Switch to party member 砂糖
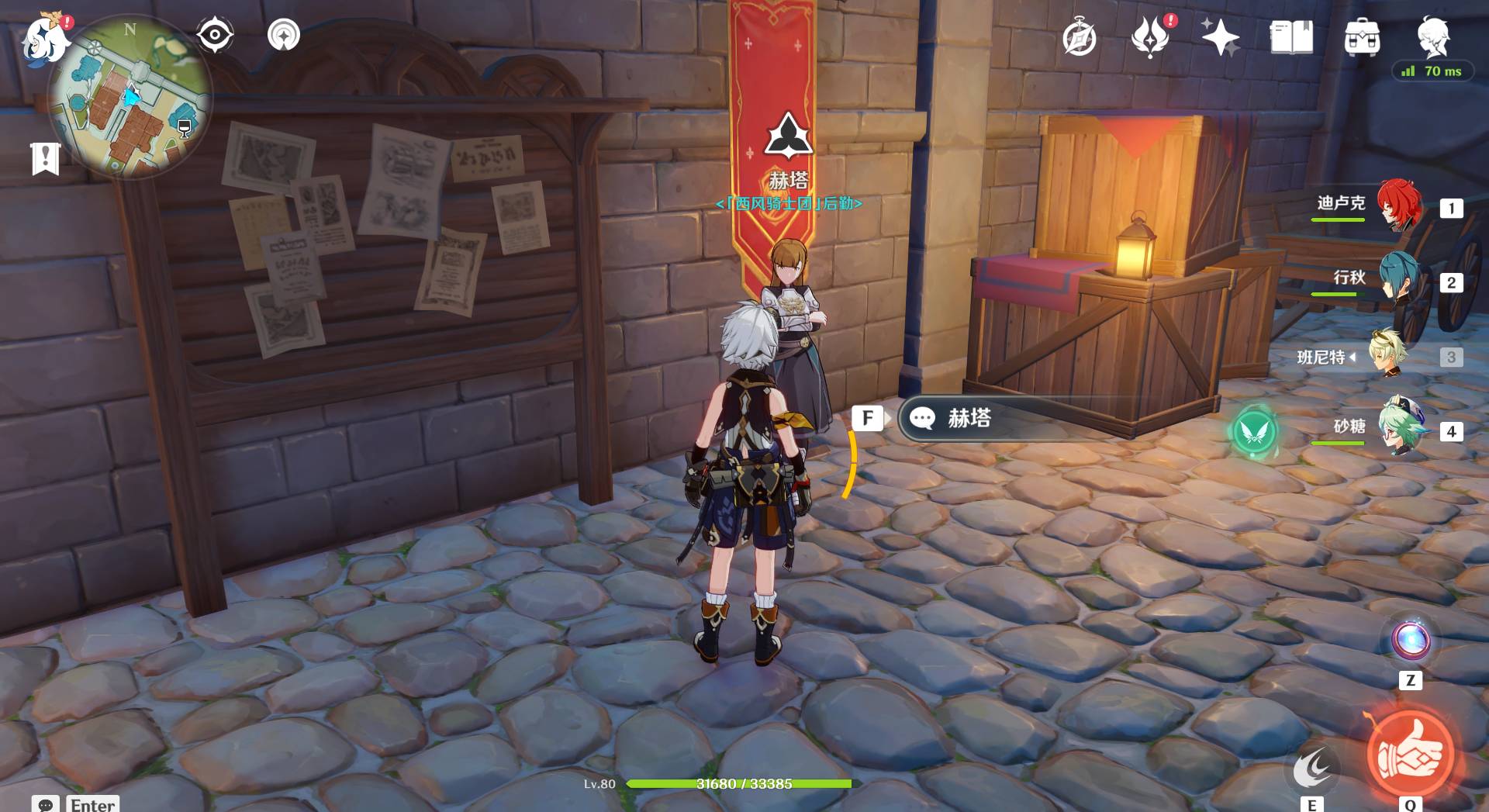Viewport: 1489px width, 812px height. click(1401, 429)
